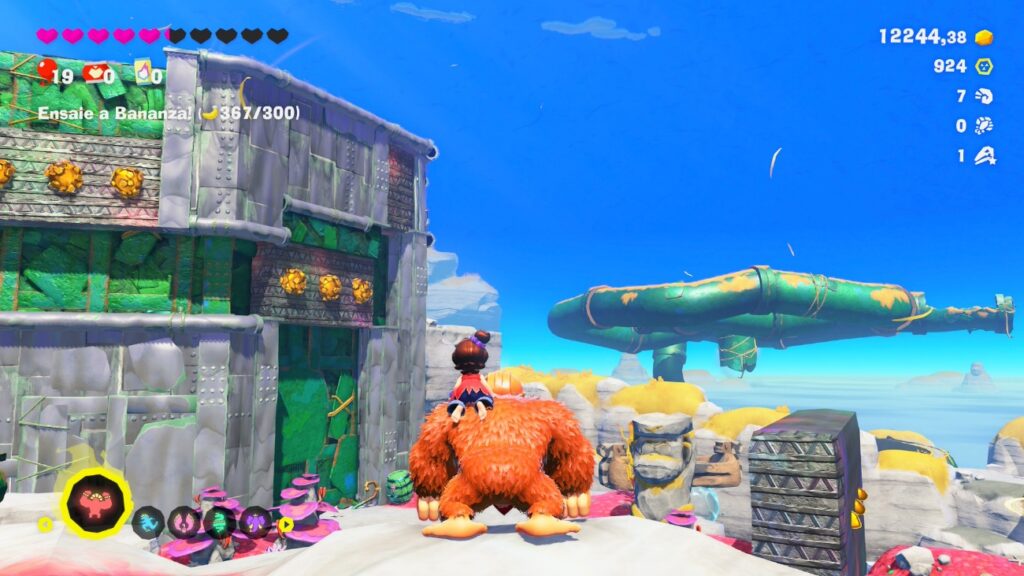Click the yellow left arrow beside Bananza icons
1024x576 pixels.
[45, 522]
